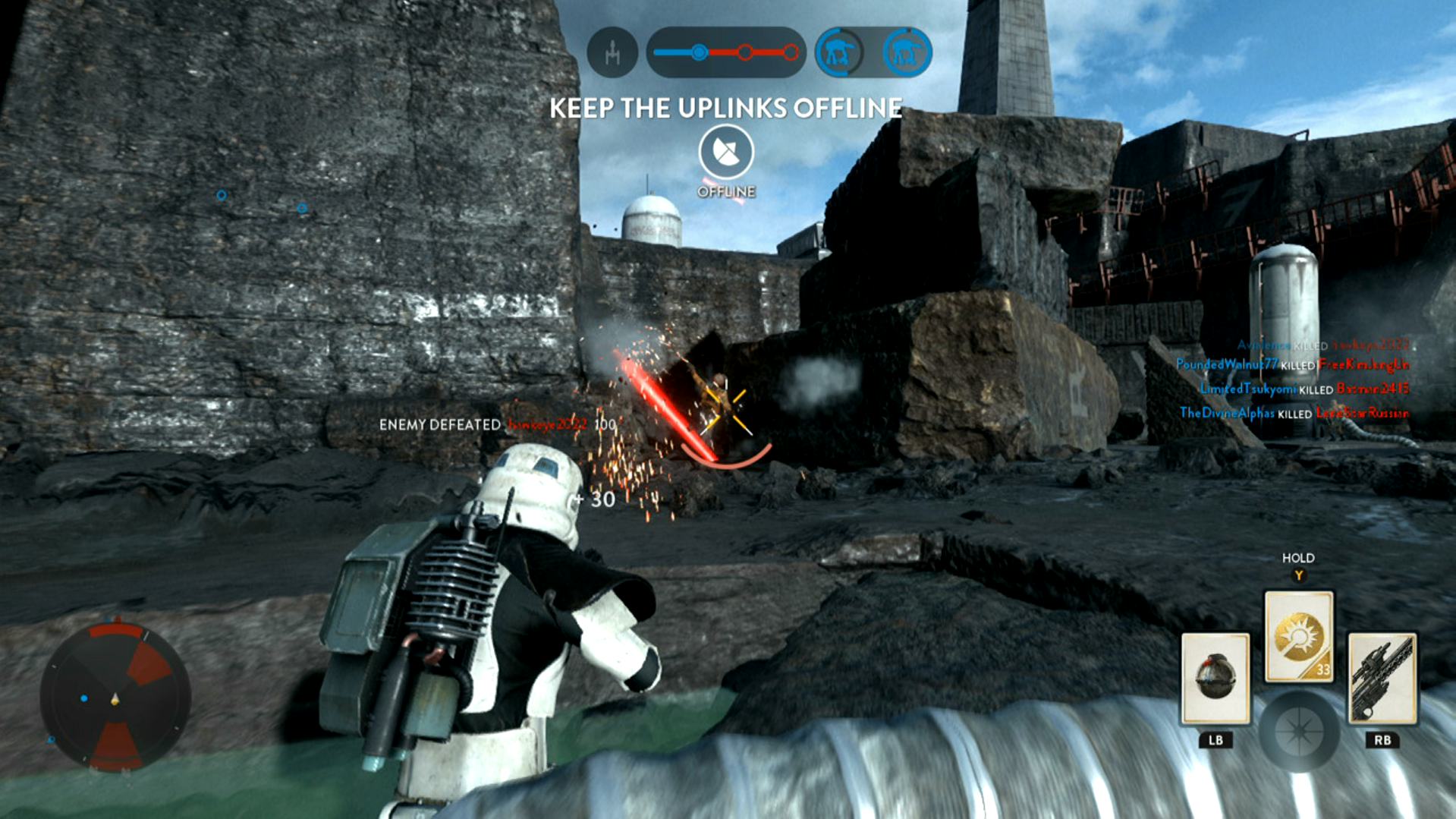Click the first AT-AT walker icon
The image size is (1456, 819).
[x=838, y=52]
